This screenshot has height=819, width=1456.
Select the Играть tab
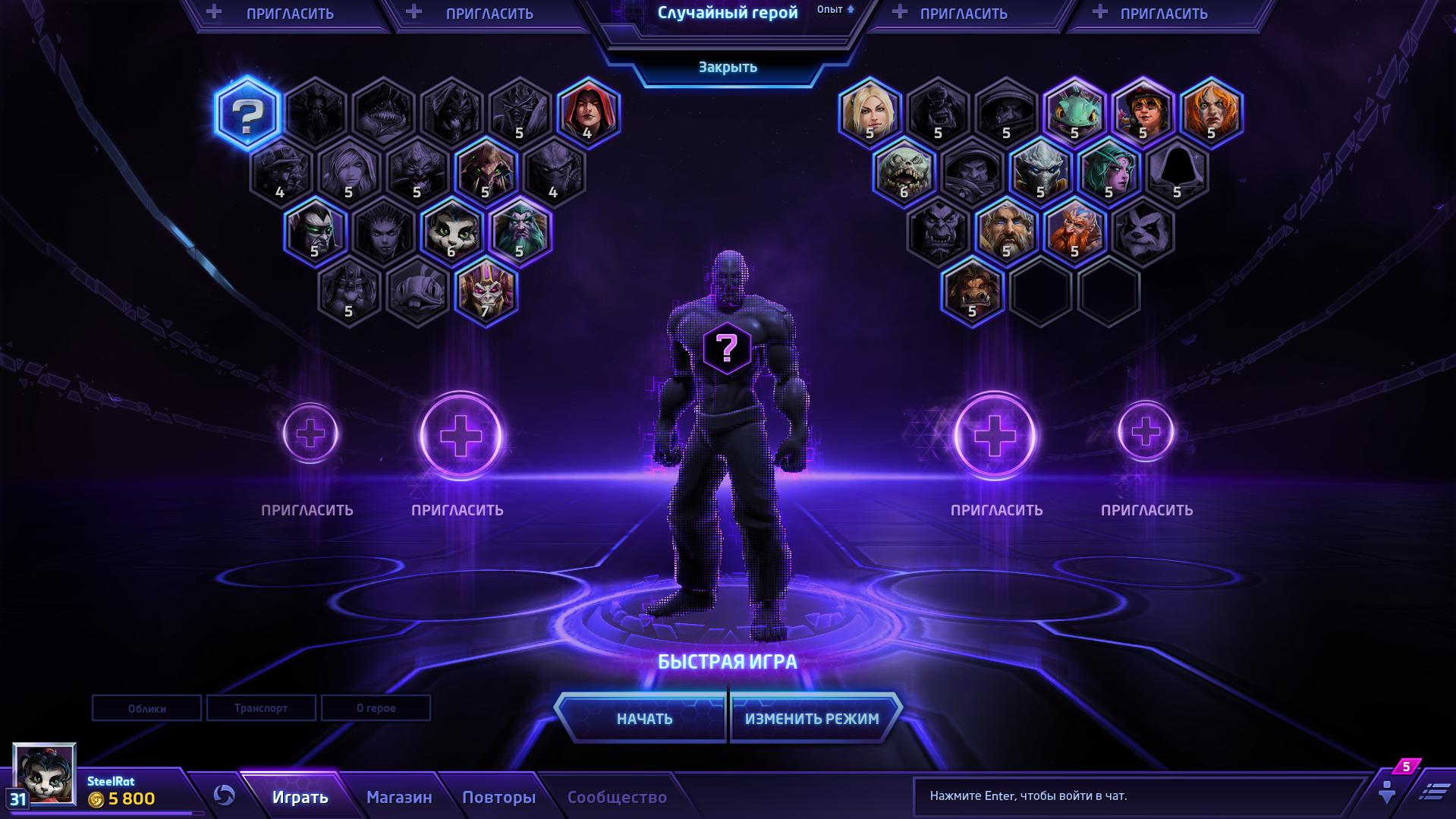300,797
